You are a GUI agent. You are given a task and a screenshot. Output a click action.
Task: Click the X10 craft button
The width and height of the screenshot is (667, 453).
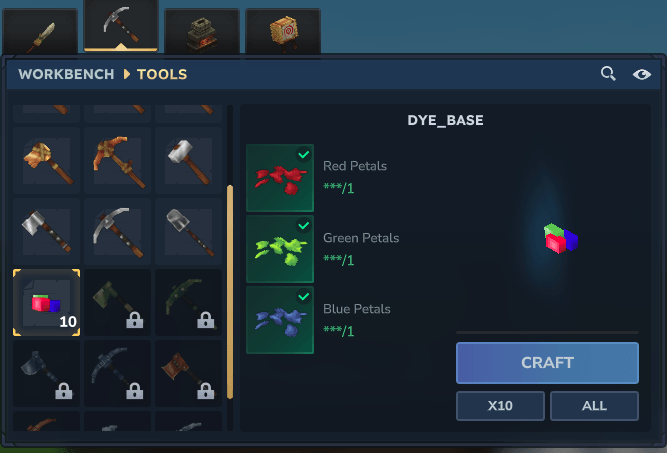tap(500, 405)
